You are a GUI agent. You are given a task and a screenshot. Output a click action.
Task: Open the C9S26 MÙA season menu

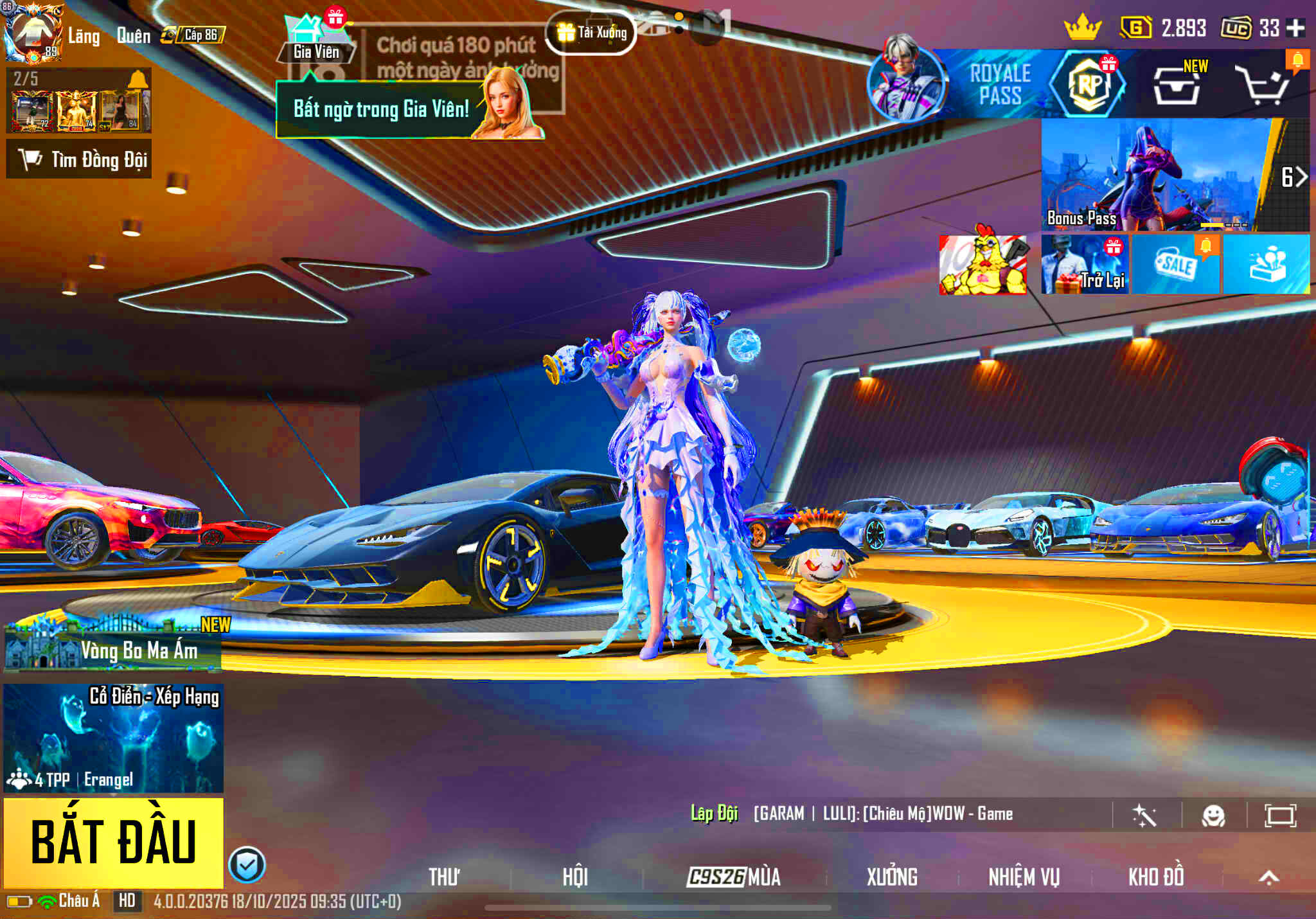[734, 877]
